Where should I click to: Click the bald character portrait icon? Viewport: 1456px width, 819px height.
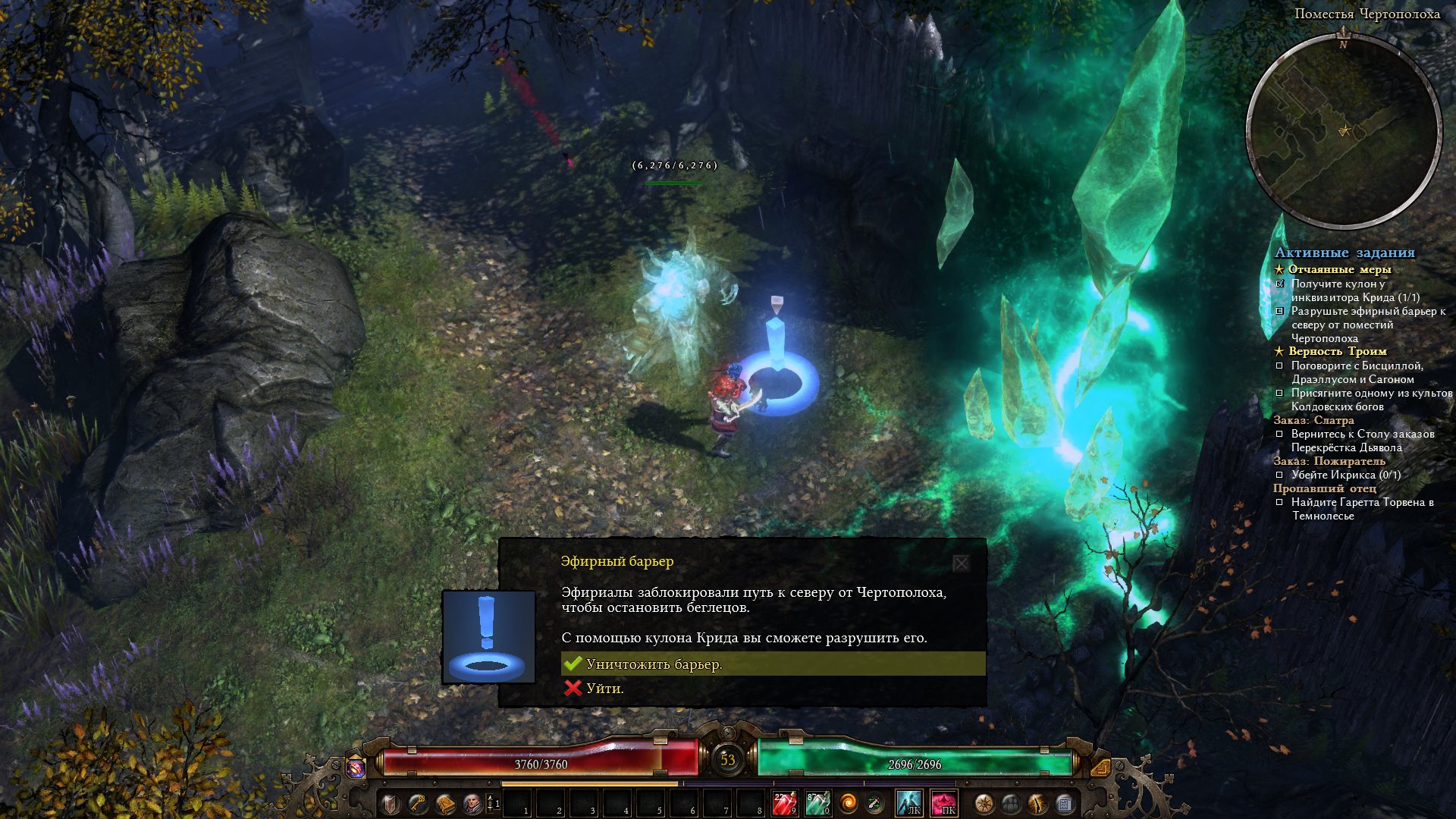click(472, 803)
